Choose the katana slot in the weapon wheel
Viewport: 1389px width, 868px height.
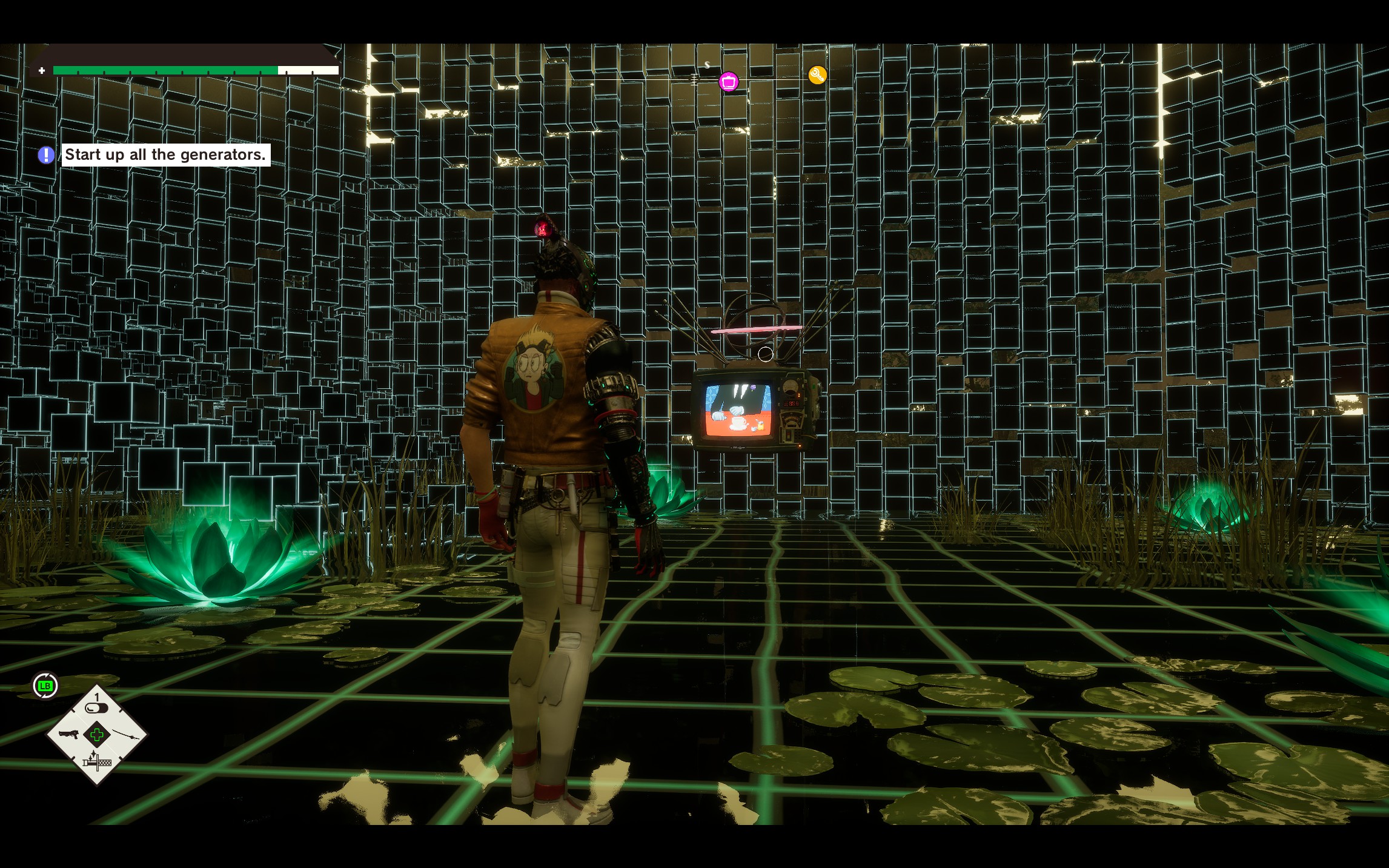click(127, 735)
